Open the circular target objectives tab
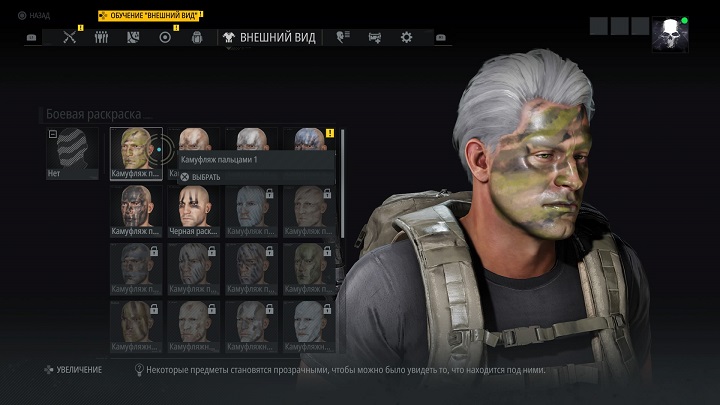The width and height of the screenshot is (720, 405). pos(165,37)
